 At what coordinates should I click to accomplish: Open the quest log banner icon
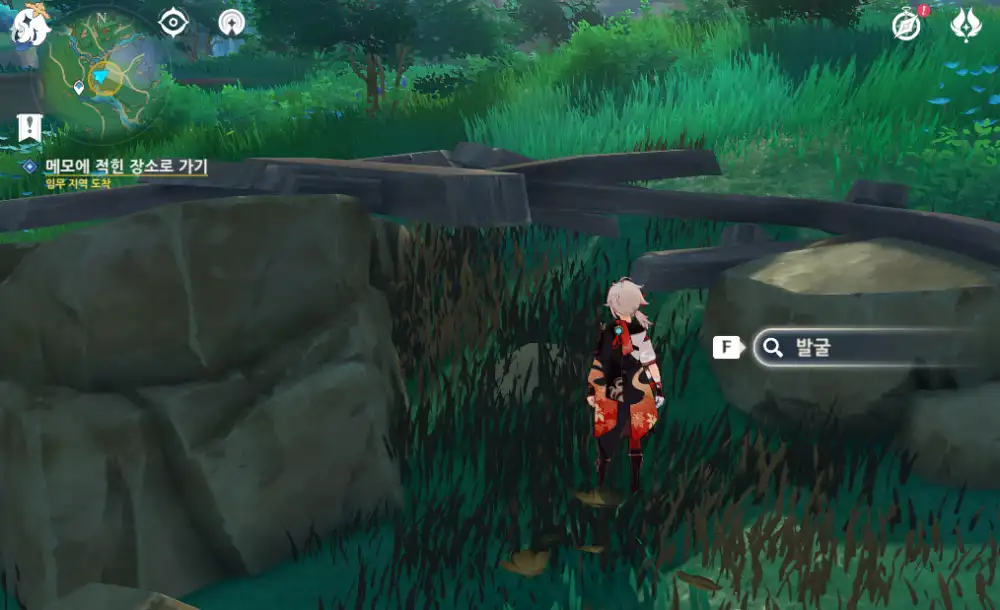pyautogui.click(x=29, y=127)
